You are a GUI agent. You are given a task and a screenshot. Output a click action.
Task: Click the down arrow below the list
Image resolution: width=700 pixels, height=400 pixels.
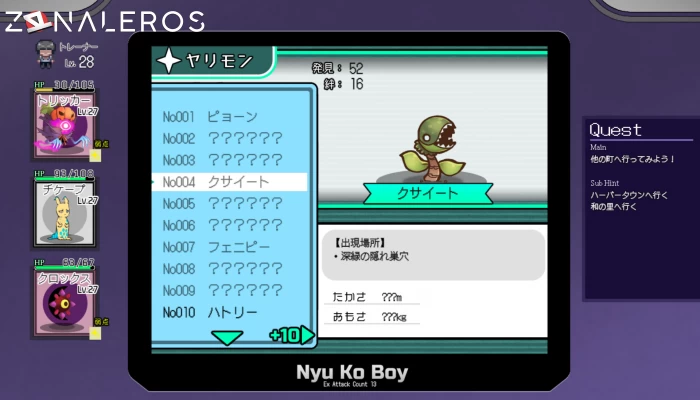click(x=229, y=338)
